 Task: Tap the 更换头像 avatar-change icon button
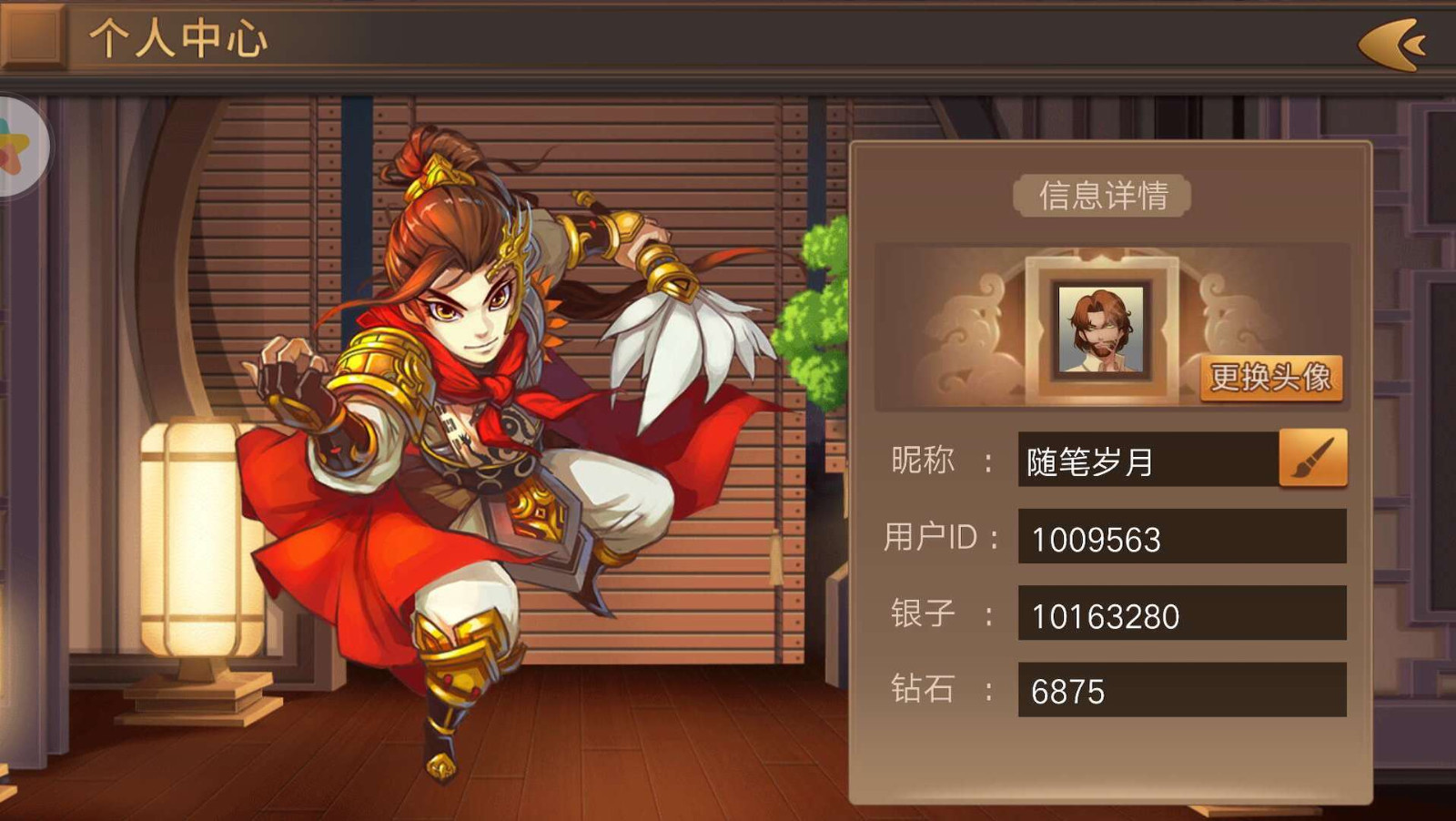tap(1269, 380)
